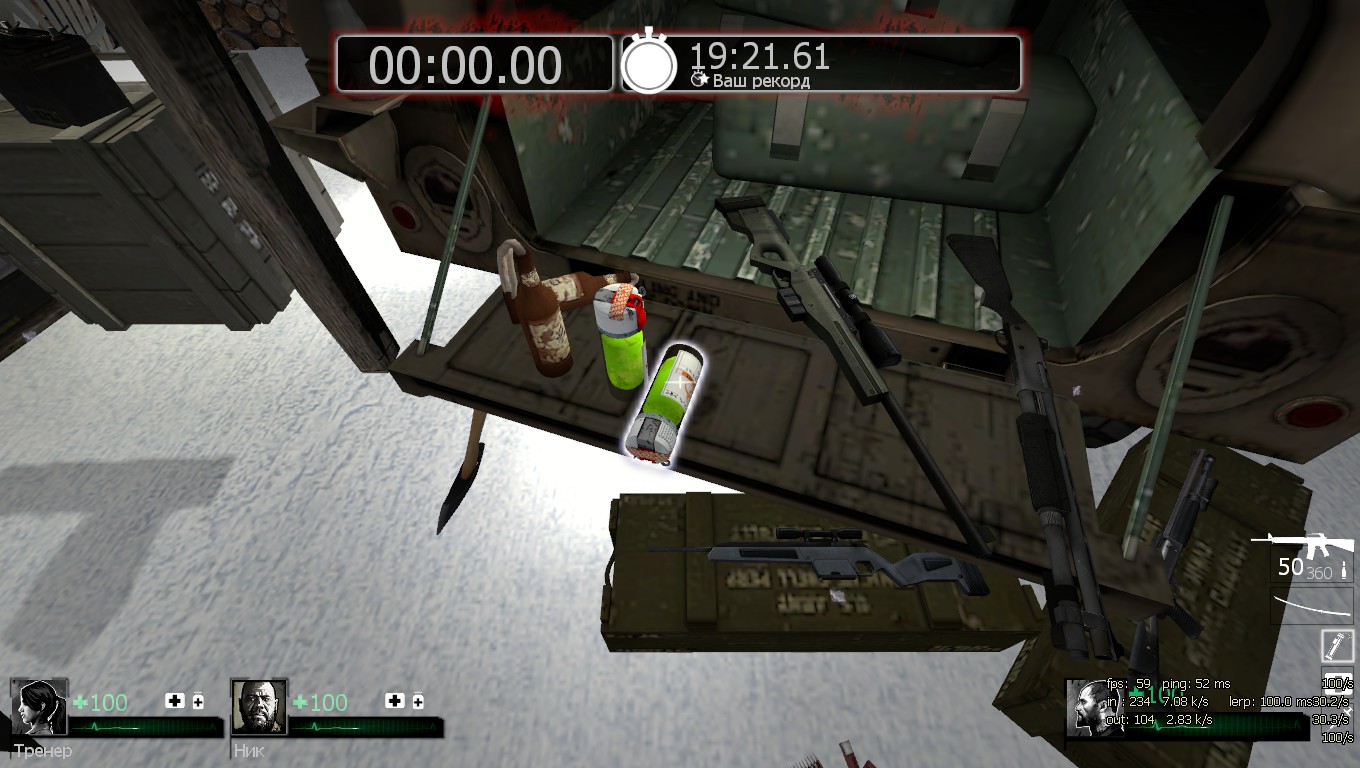Click the stopwatch icon beside the record time
Screen dimensions: 1360x768
coord(649,63)
